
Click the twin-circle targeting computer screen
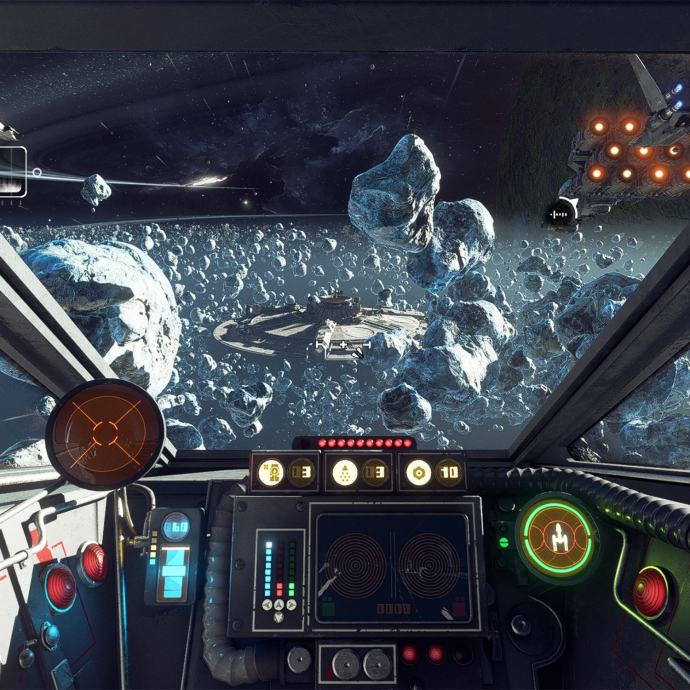tap(393, 567)
